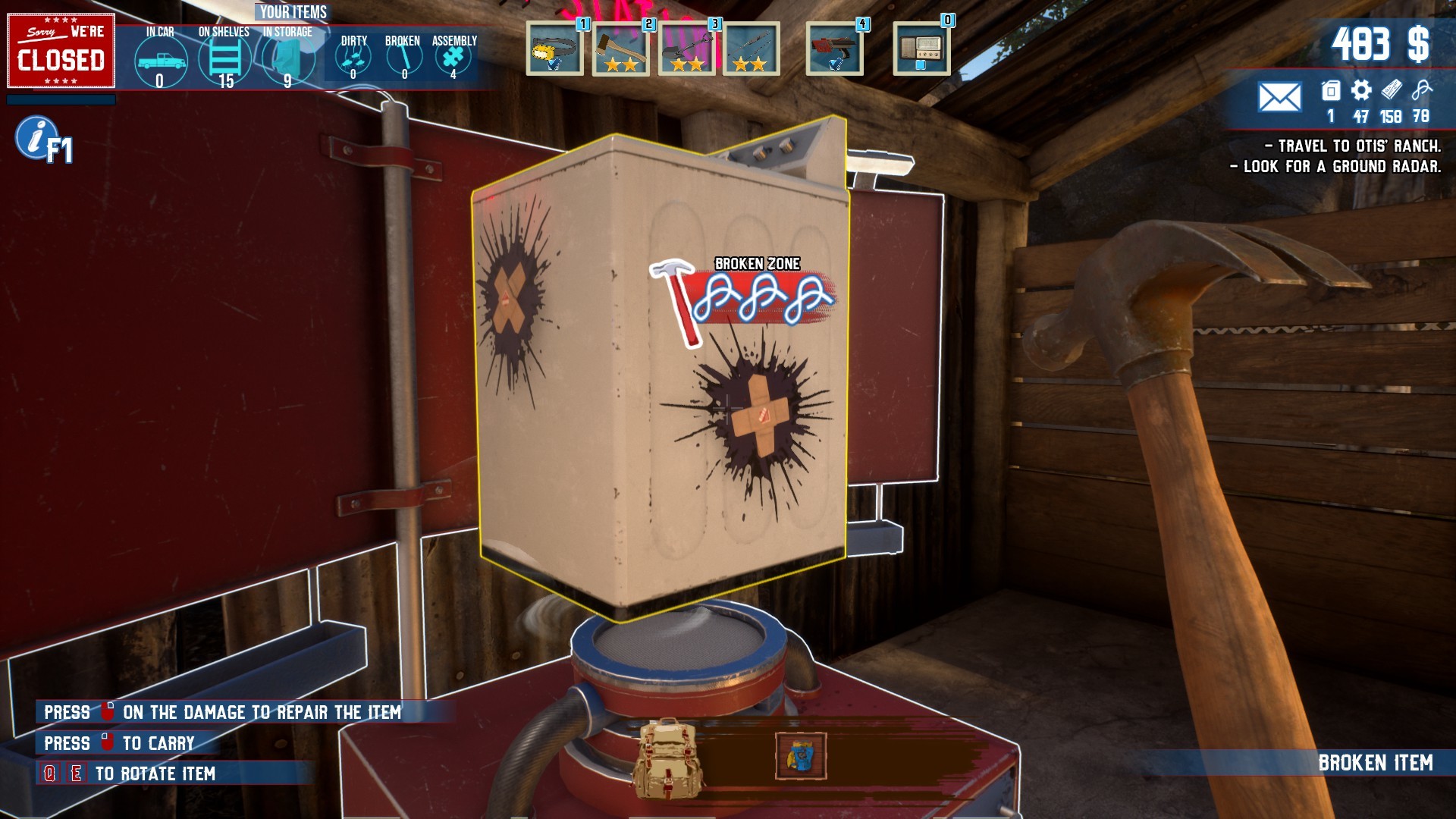Select the metal probe rod slot
1456x819 pixels.
(x=751, y=49)
